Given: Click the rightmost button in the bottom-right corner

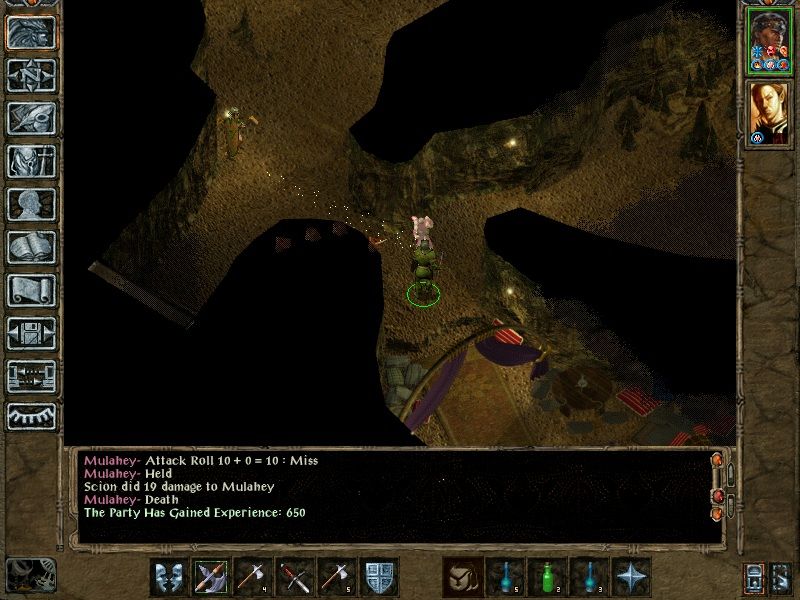Looking at the screenshot, I should coord(781,577).
